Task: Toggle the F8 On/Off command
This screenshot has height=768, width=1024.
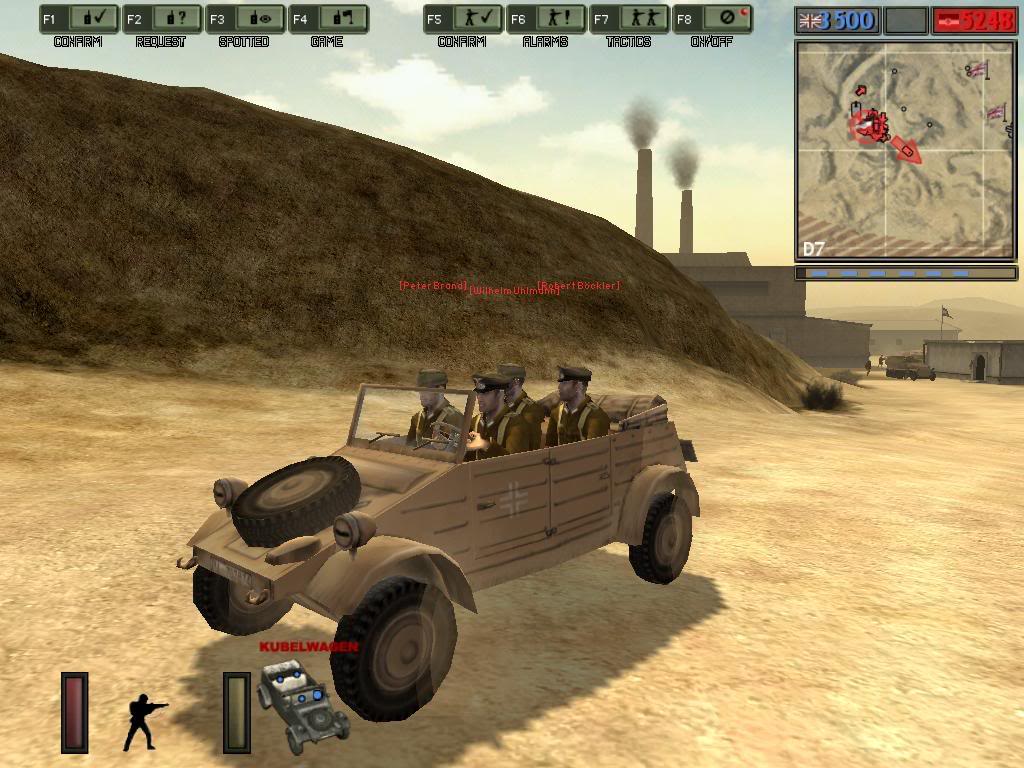Action: tap(712, 18)
